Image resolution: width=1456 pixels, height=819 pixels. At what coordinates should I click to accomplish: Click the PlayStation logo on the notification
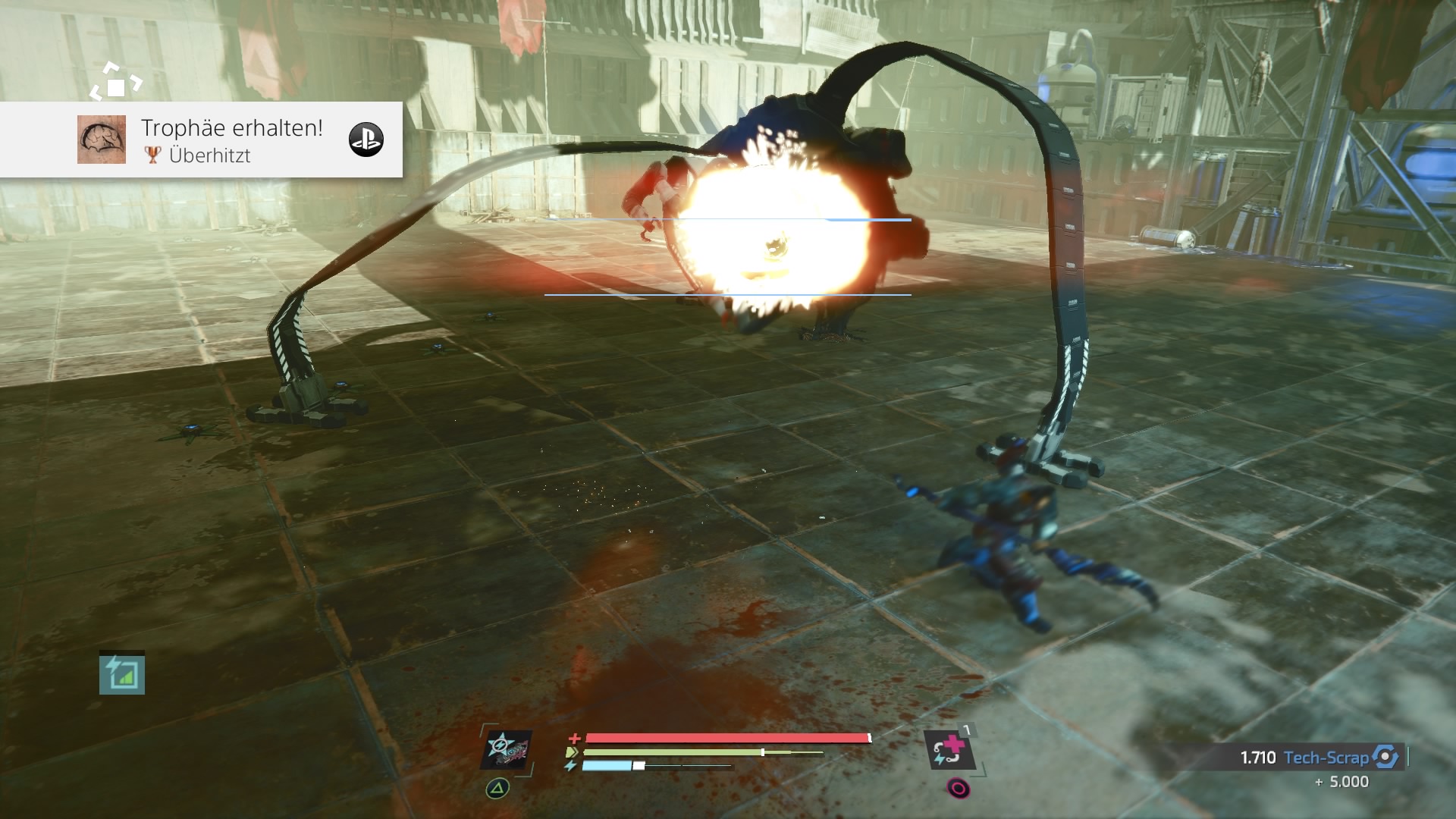[x=366, y=140]
